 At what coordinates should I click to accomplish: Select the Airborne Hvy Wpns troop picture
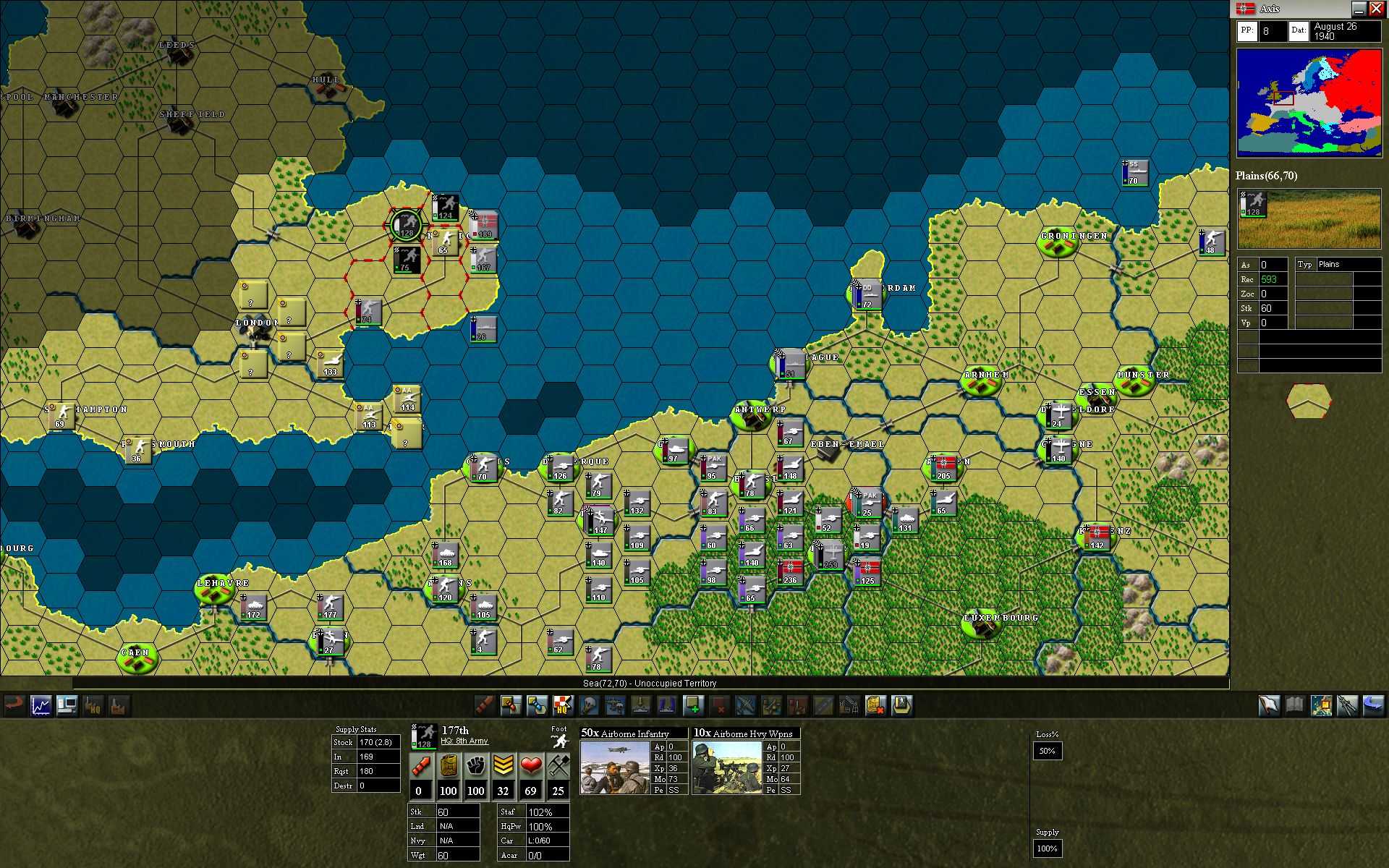click(727, 767)
